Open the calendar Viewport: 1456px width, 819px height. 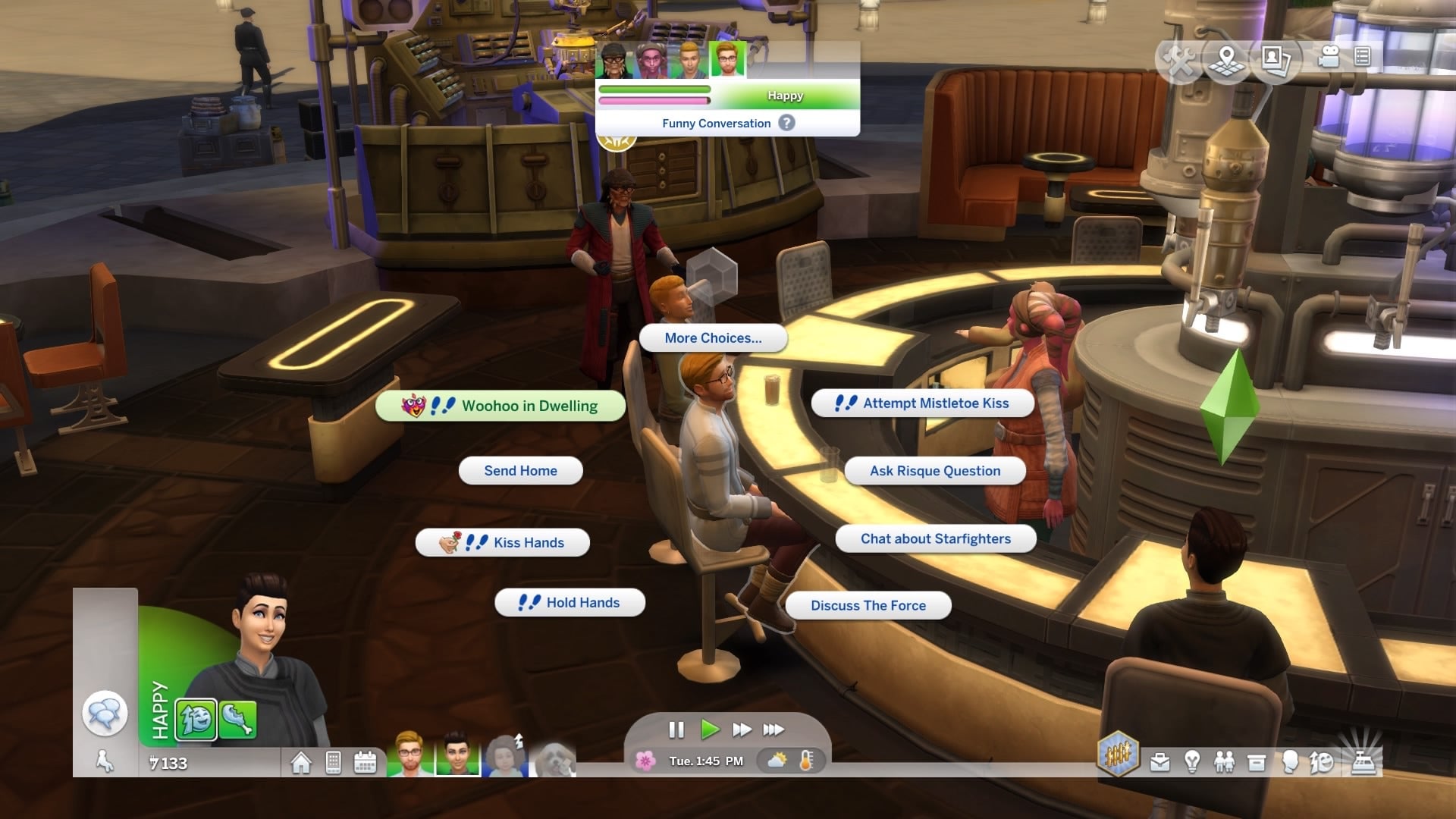(365, 762)
